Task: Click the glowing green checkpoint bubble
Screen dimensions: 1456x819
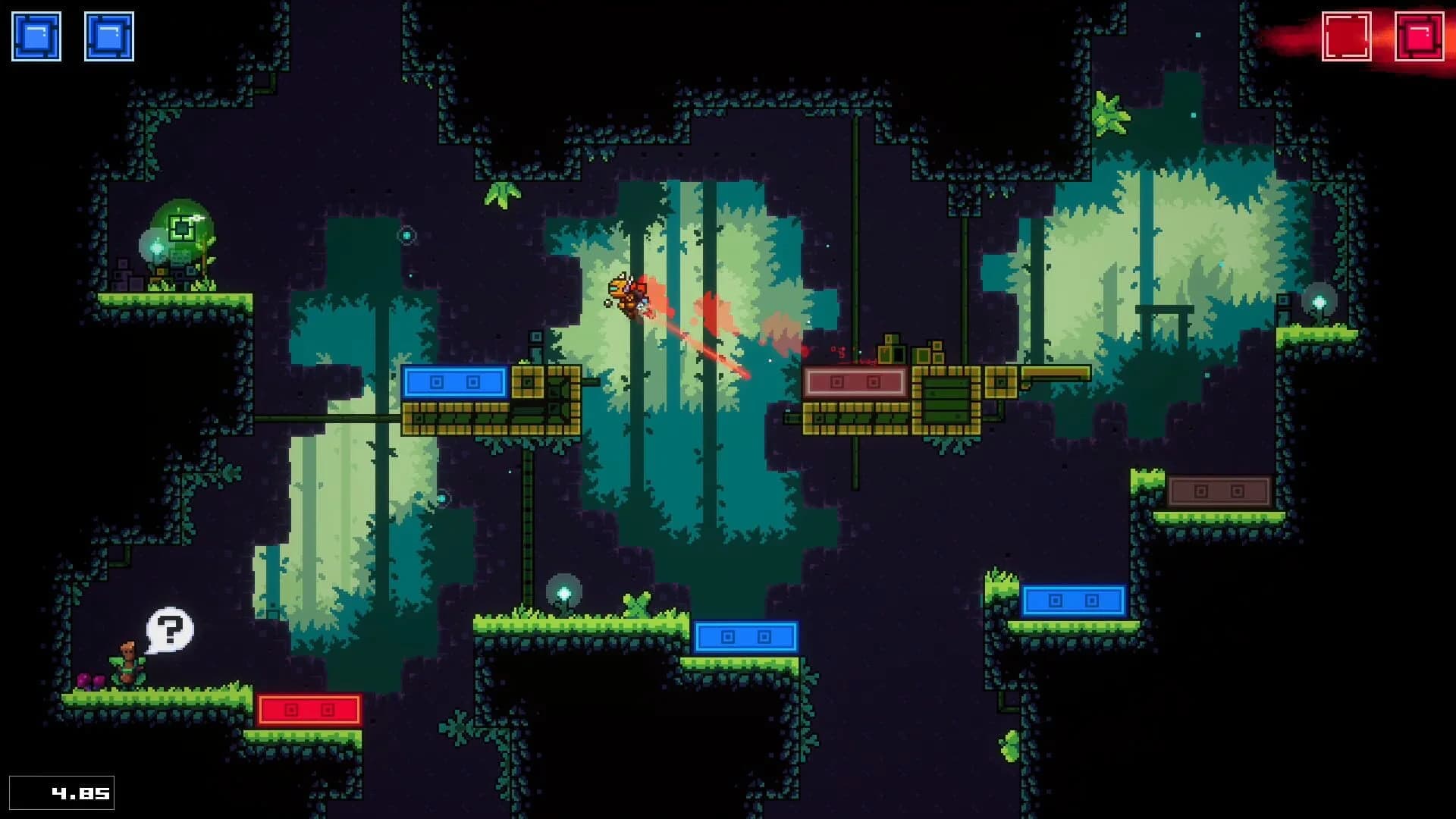Action: click(180, 227)
